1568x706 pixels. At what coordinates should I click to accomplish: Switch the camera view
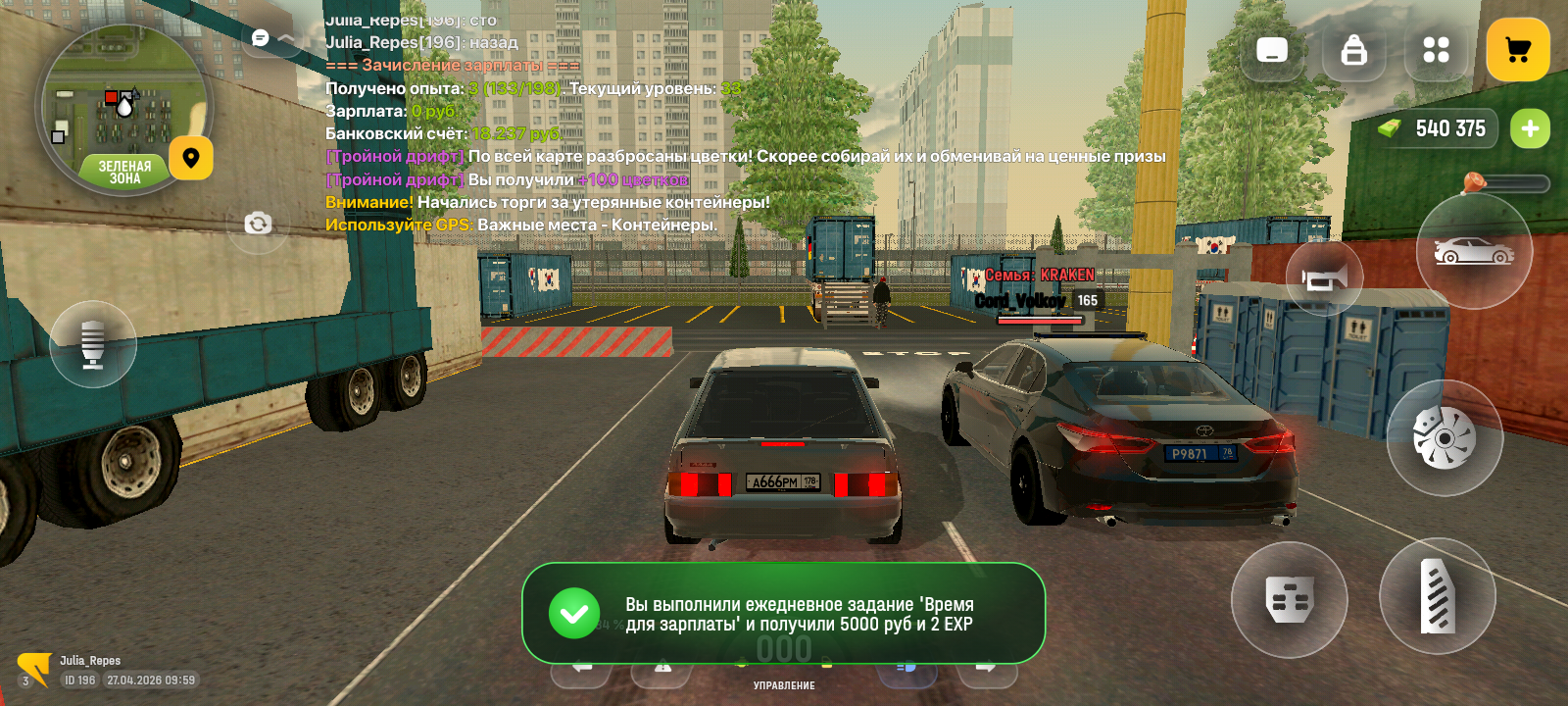point(258,224)
